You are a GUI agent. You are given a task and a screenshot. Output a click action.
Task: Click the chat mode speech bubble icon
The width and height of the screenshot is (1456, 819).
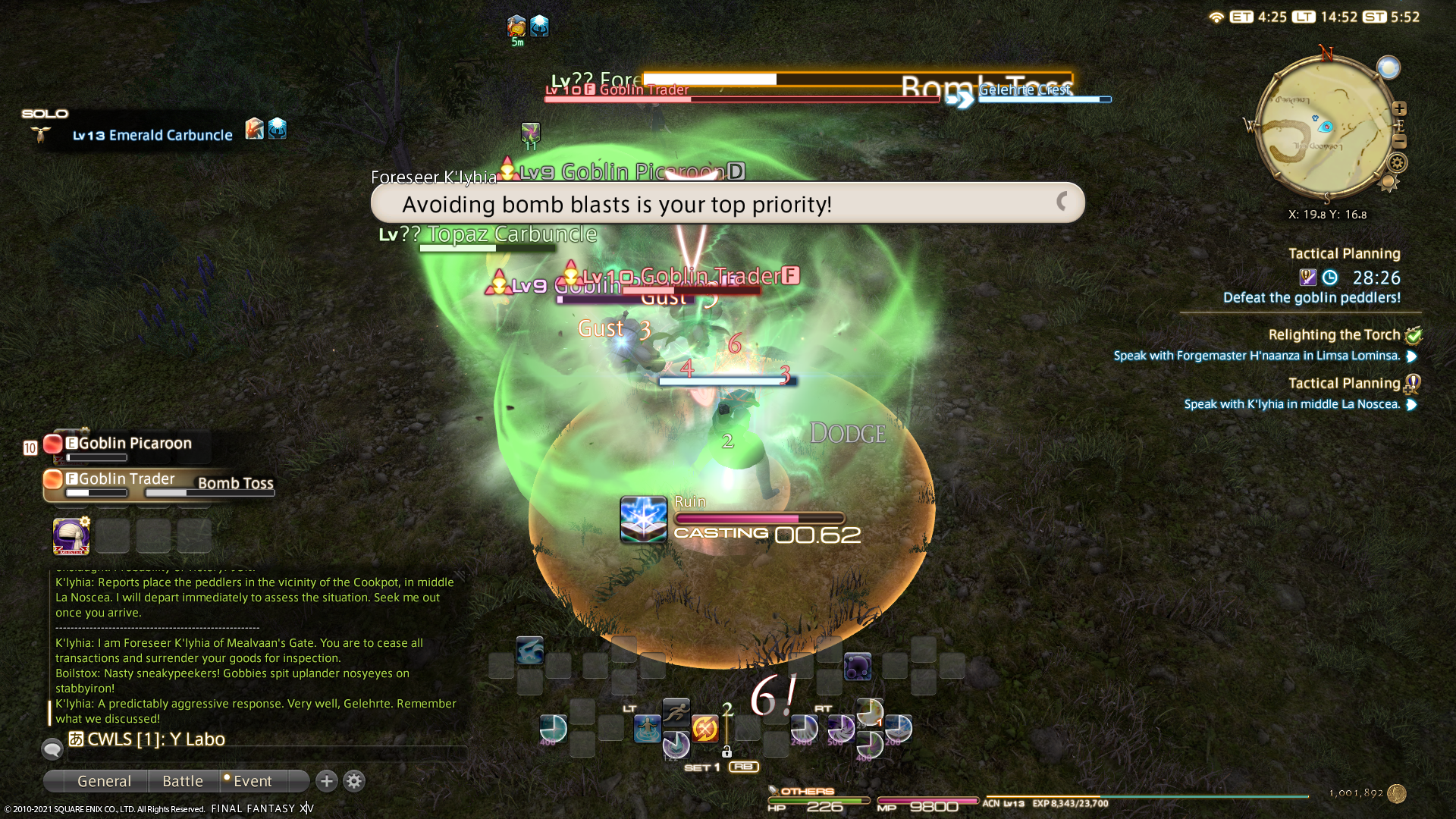52,749
